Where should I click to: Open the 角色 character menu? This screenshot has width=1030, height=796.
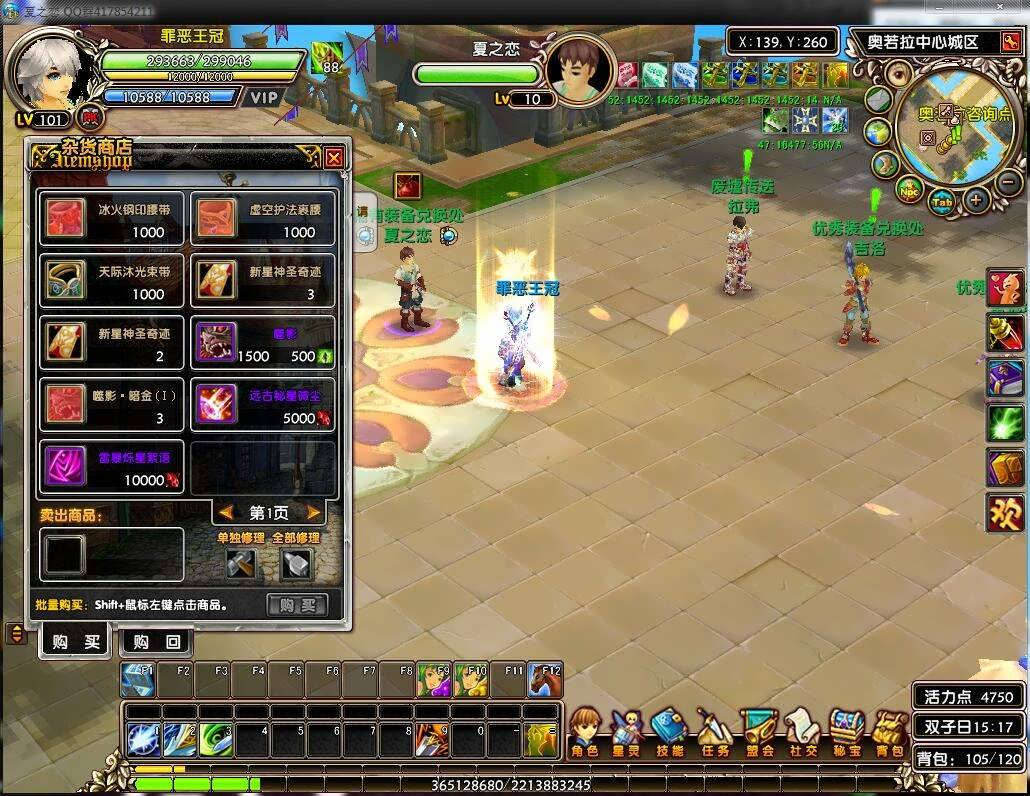(585, 734)
